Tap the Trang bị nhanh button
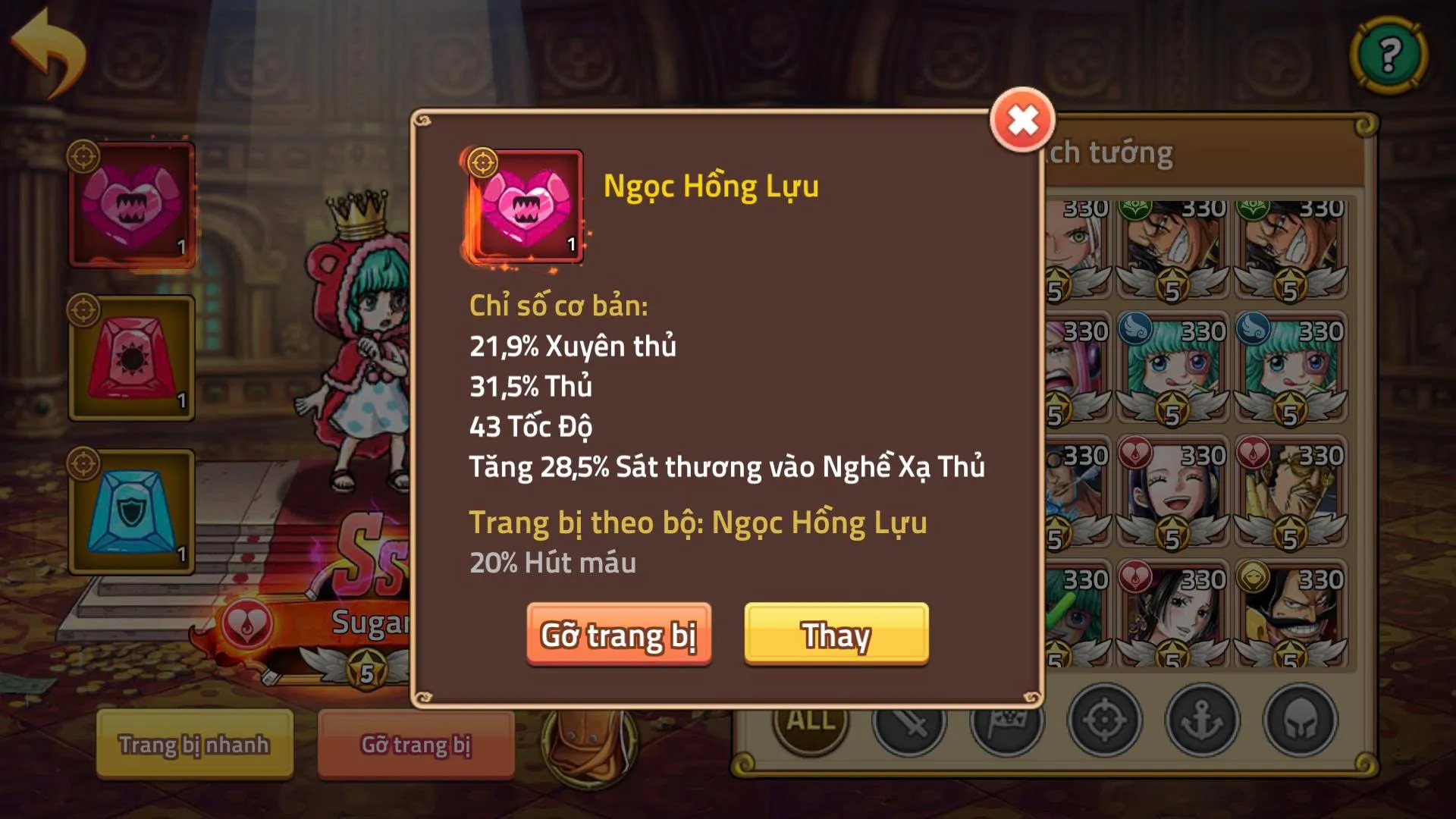This screenshot has width=1456, height=819. pos(193,745)
